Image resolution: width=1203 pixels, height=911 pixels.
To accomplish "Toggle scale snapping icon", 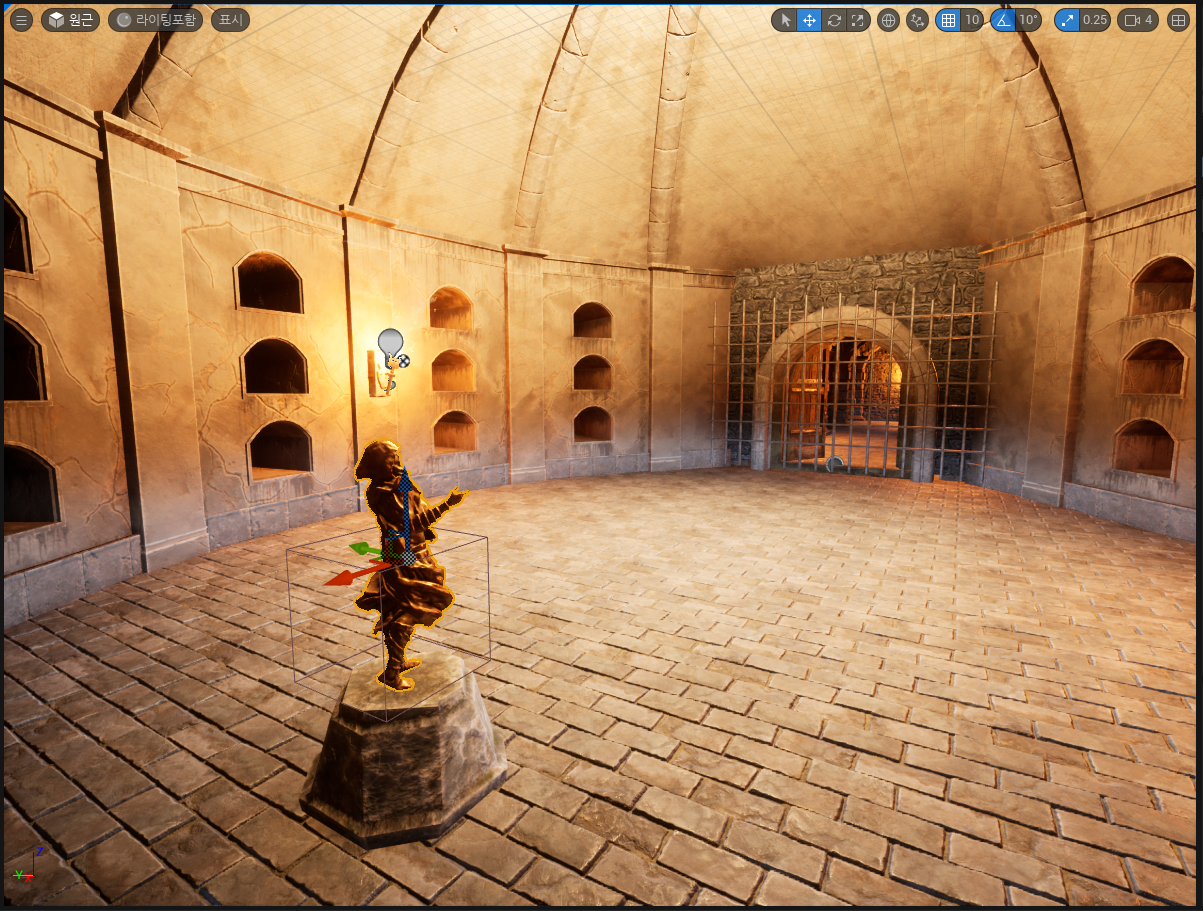I will coord(1067,20).
